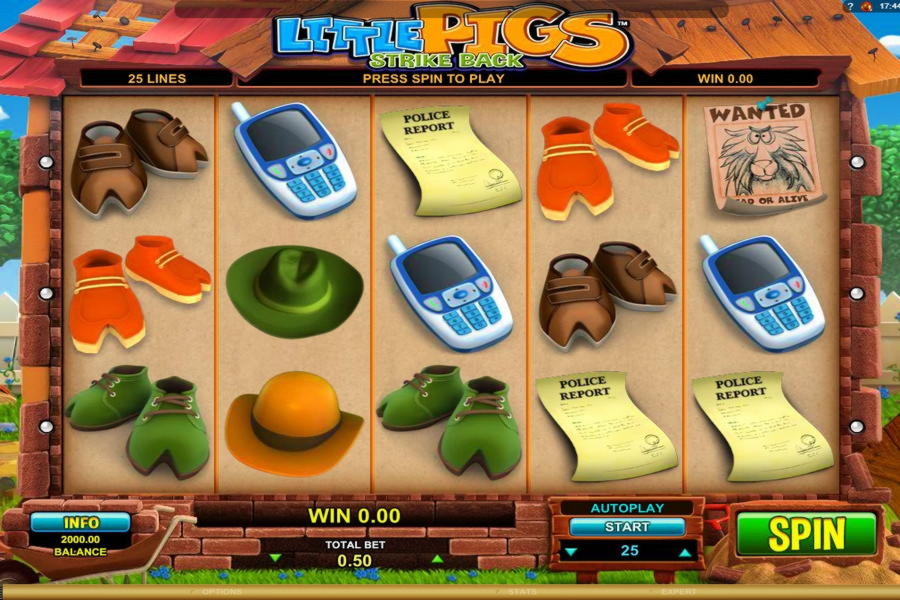Open the Options tab on the bottom bar
Image resolution: width=900 pixels, height=600 pixels.
pyautogui.click(x=222, y=592)
